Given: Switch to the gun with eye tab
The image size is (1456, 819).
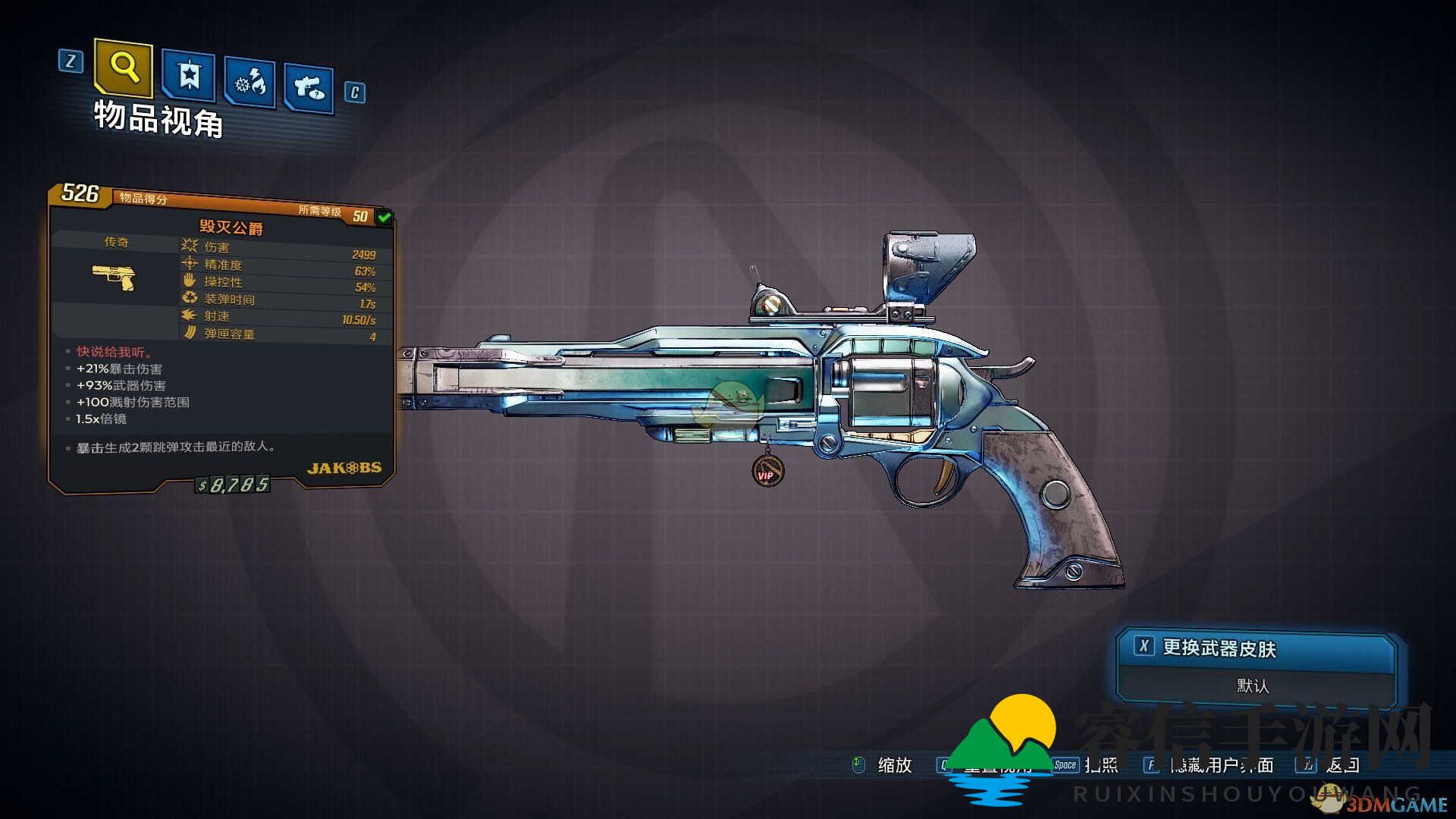Looking at the screenshot, I should pyautogui.click(x=309, y=89).
